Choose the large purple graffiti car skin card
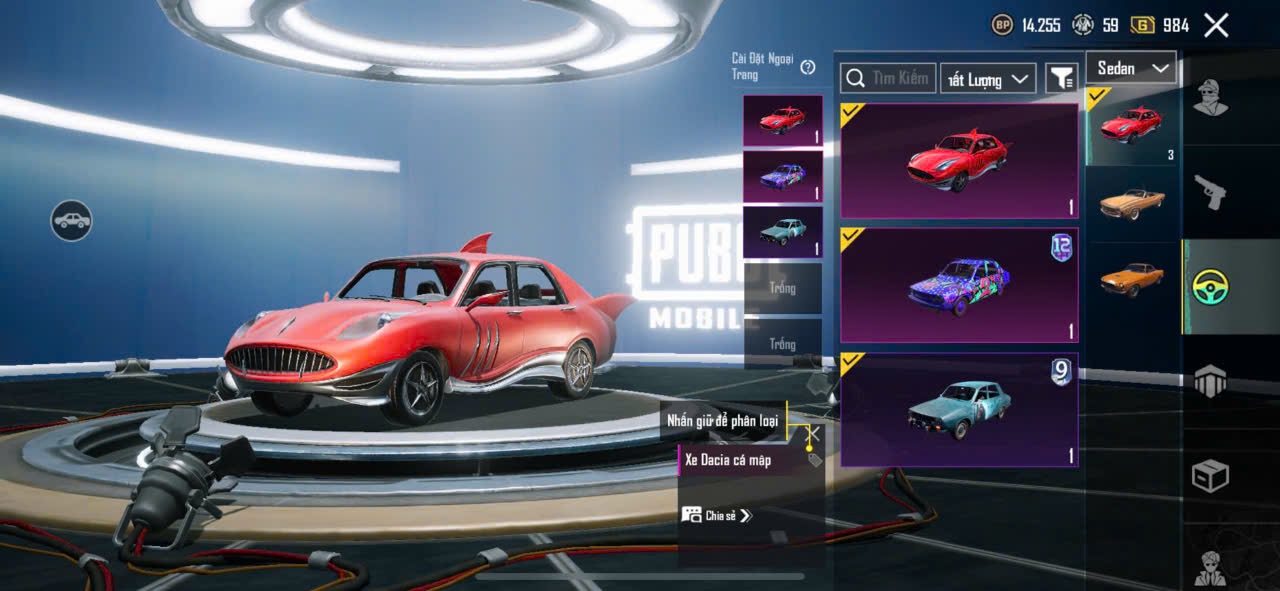Viewport: 1280px width, 591px height. [x=959, y=285]
